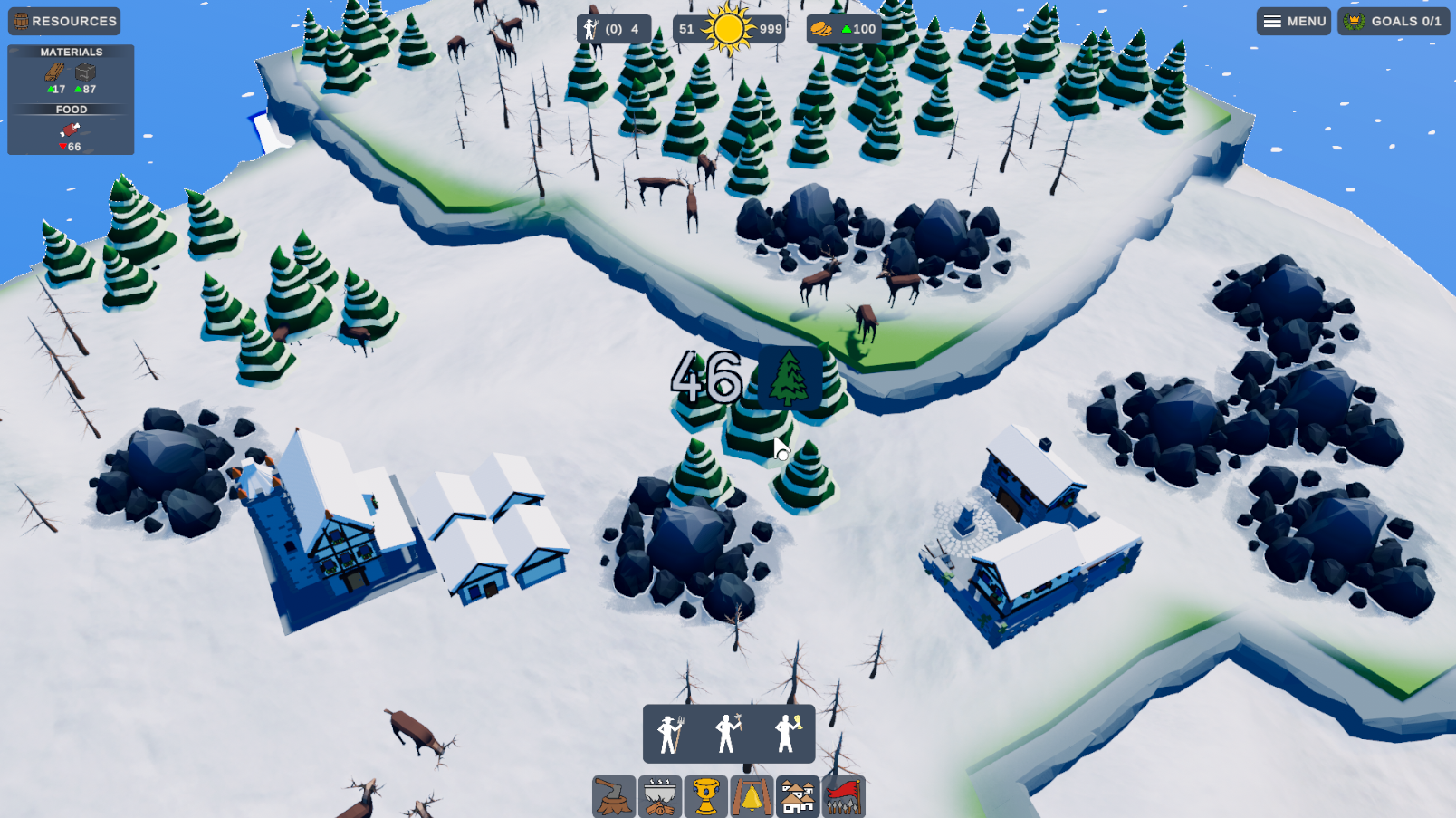Click the RESOURCES button top left

63,21
